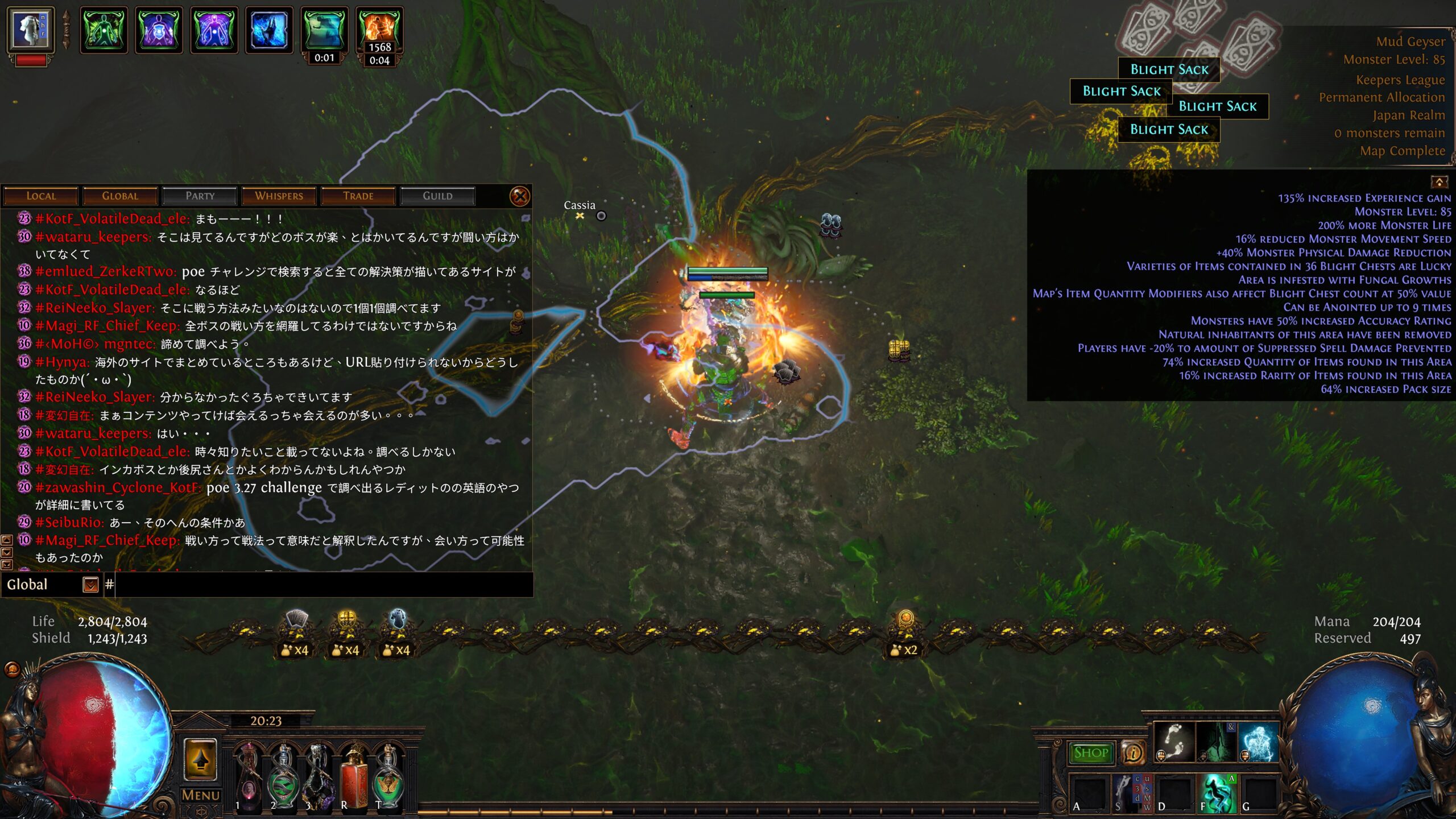Open the green Shop button
The height and width of the screenshot is (819, 1456).
[x=1090, y=753]
